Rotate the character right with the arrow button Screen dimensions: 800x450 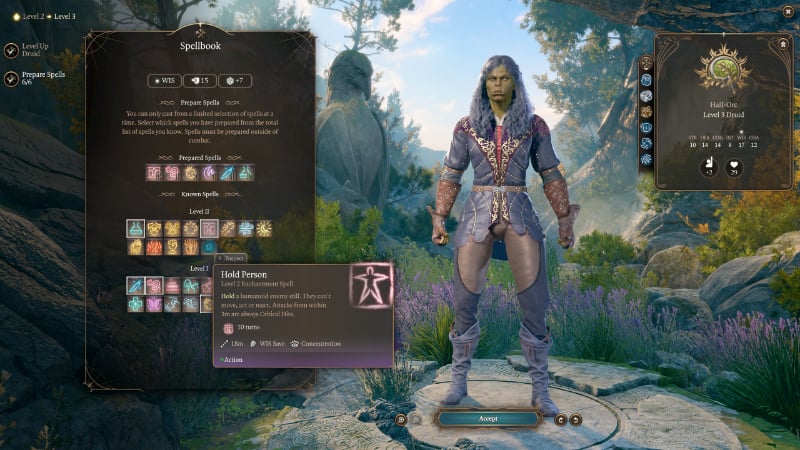(x=577, y=419)
